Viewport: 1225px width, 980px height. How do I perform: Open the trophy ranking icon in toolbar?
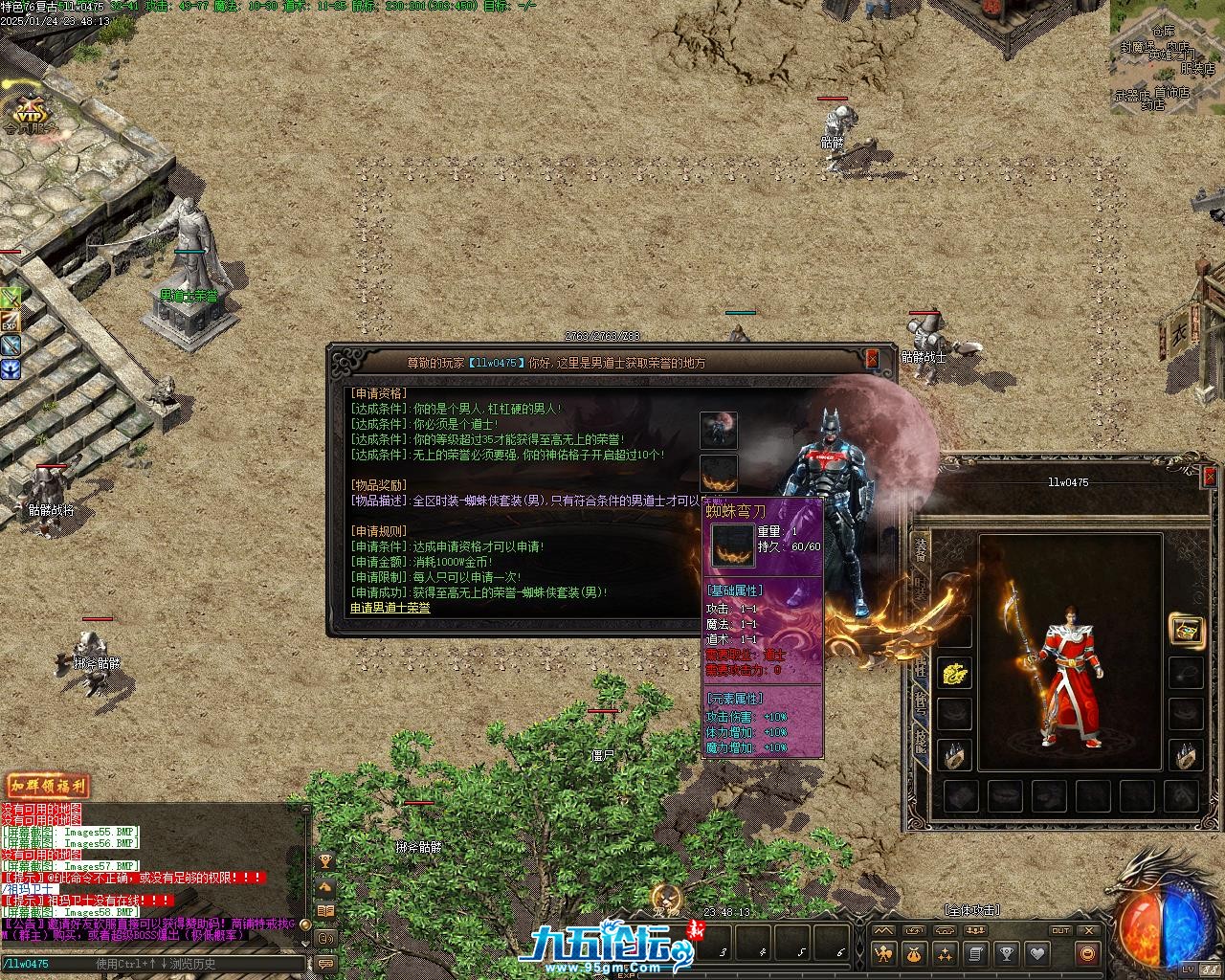1006,953
